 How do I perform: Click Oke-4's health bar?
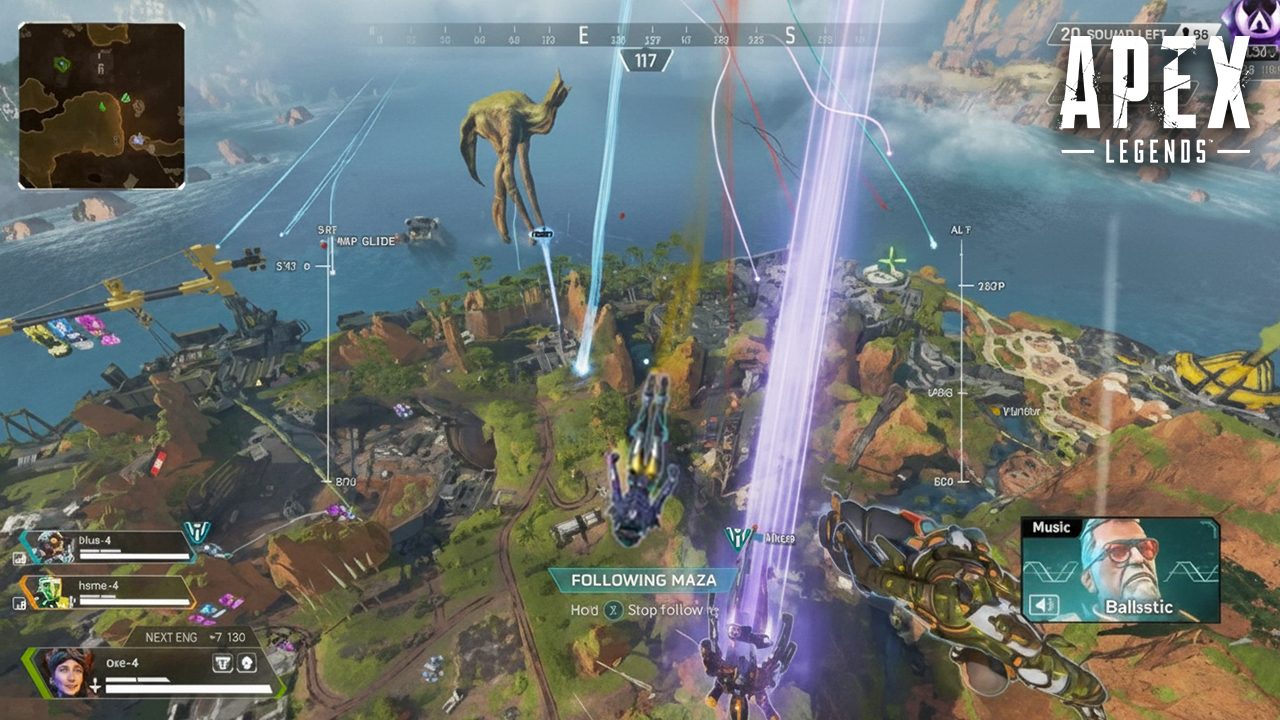click(187, 688)
